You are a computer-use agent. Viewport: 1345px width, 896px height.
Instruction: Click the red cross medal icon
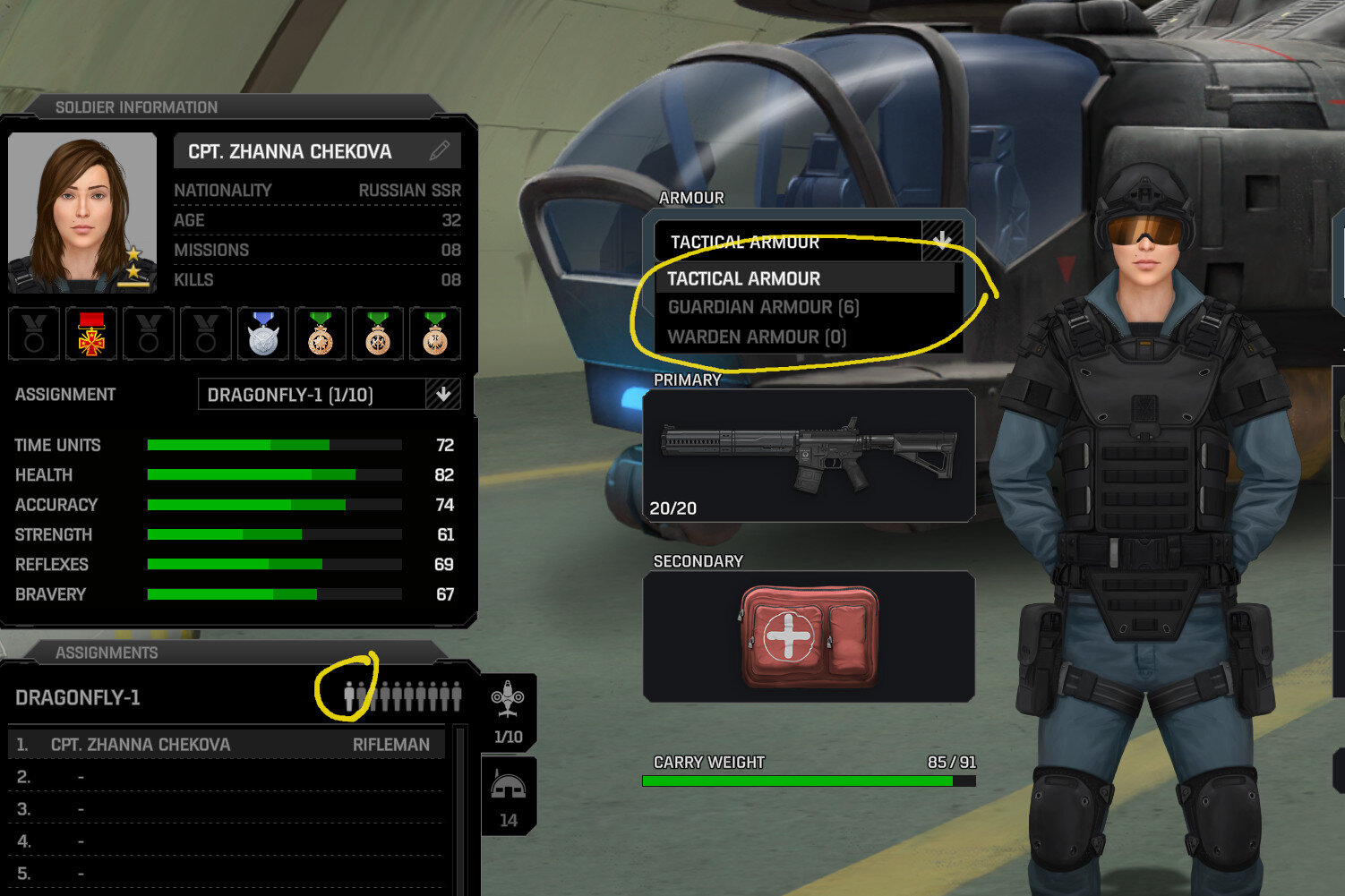(x=91, y=334)
